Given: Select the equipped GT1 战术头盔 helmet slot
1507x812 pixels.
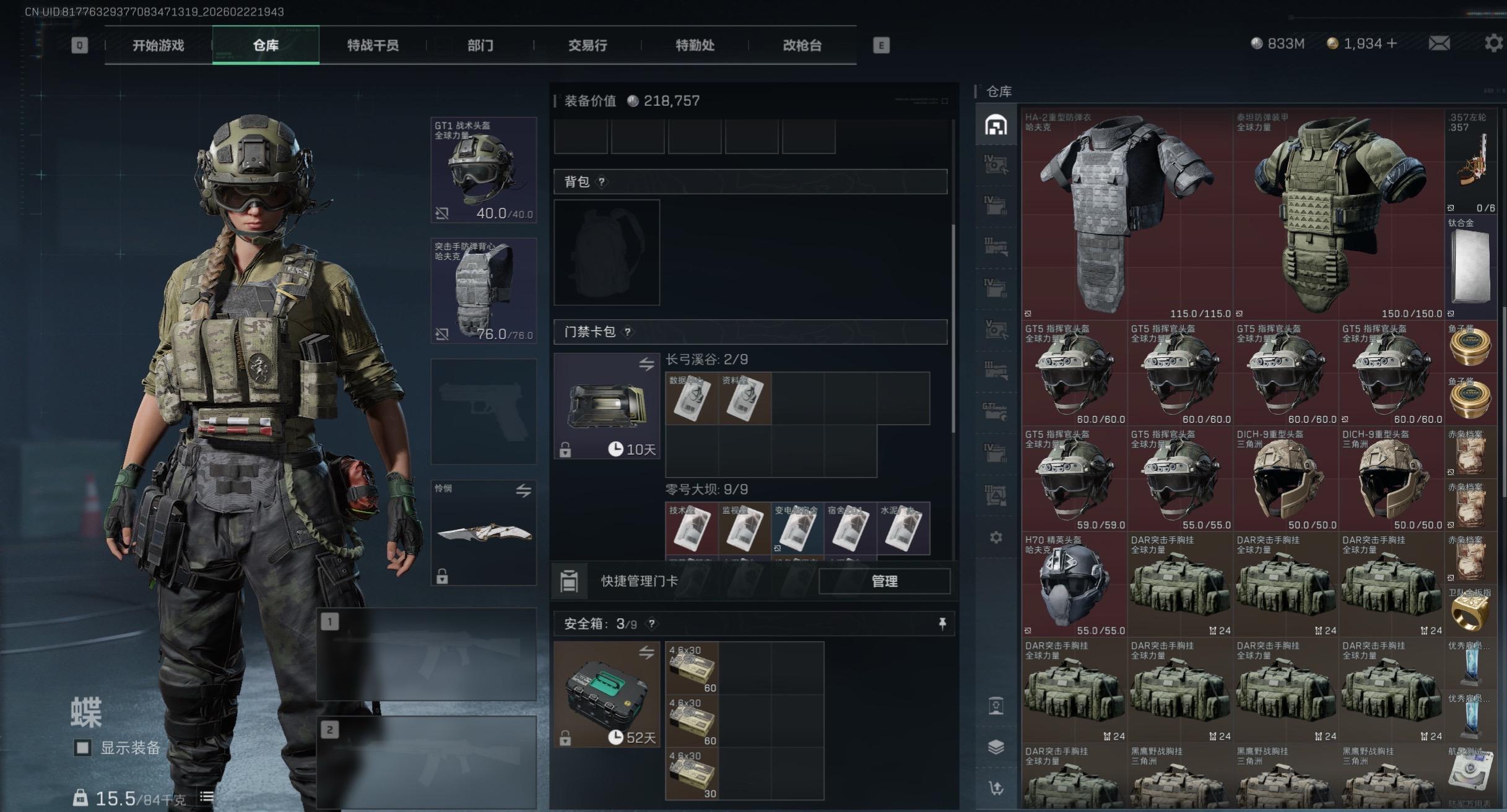Looking at the screenshot, I should tap(484, 170).
